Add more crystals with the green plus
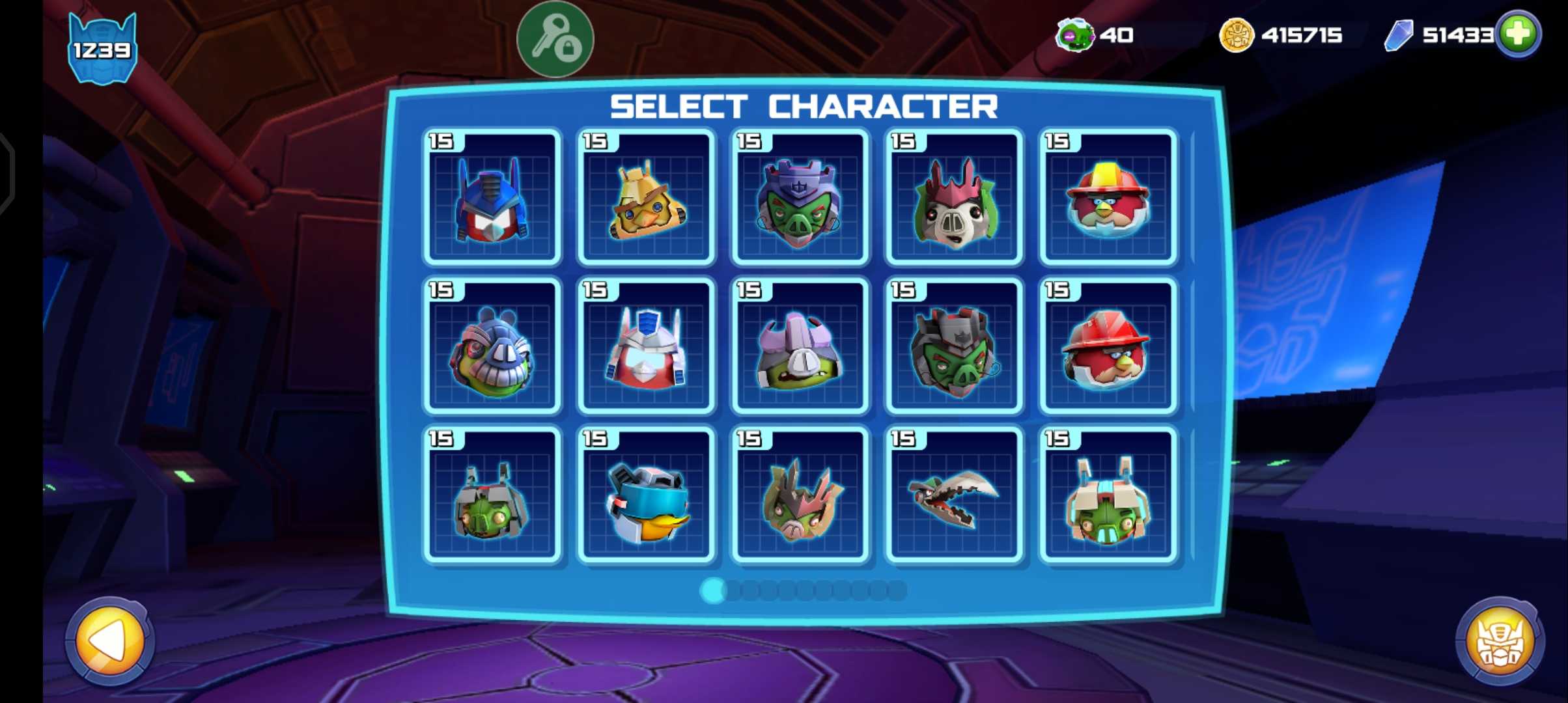The image size is (1568, 703). pos(1518,34)
